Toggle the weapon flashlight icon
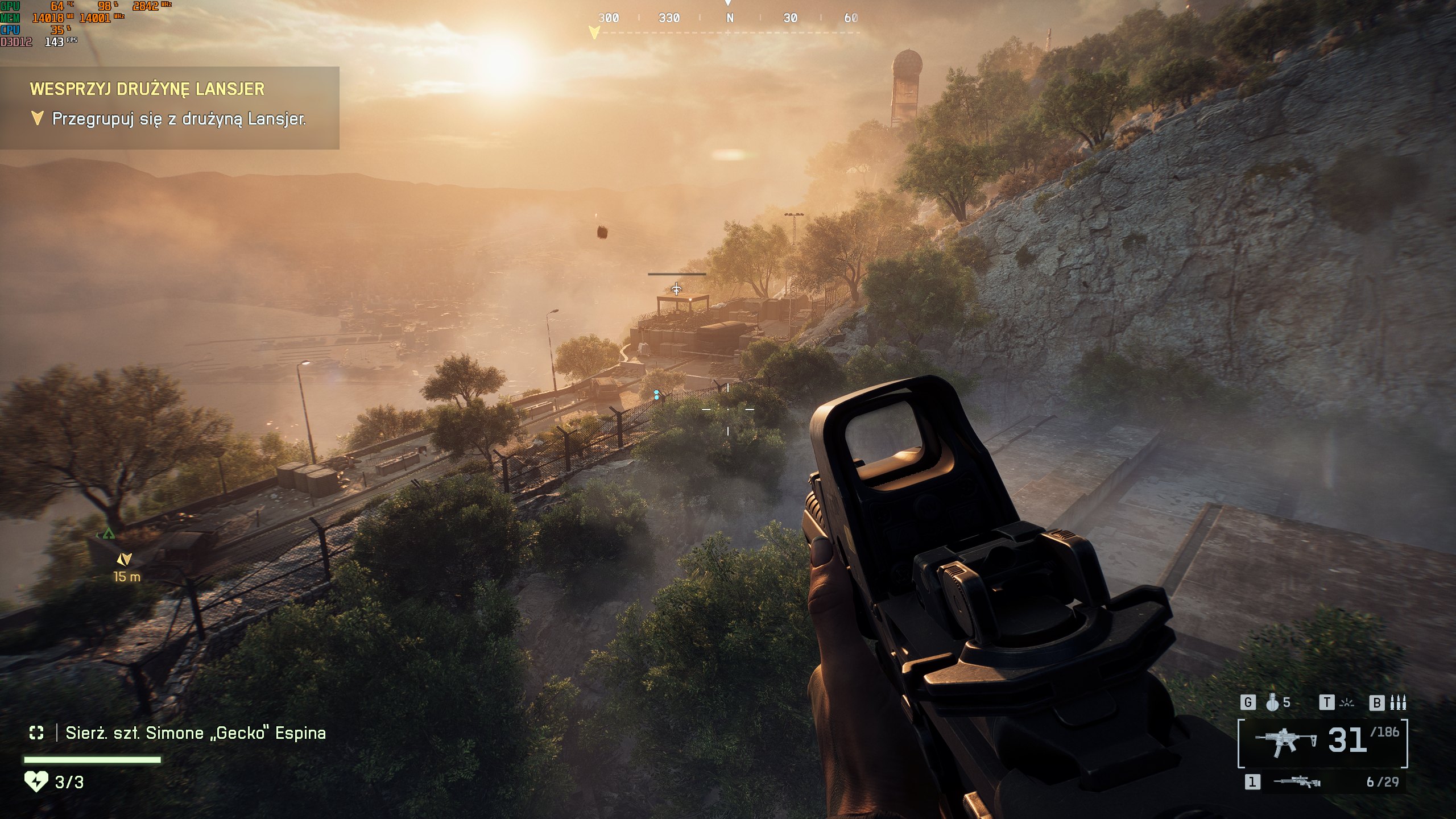 click(x=1346, y=703)
